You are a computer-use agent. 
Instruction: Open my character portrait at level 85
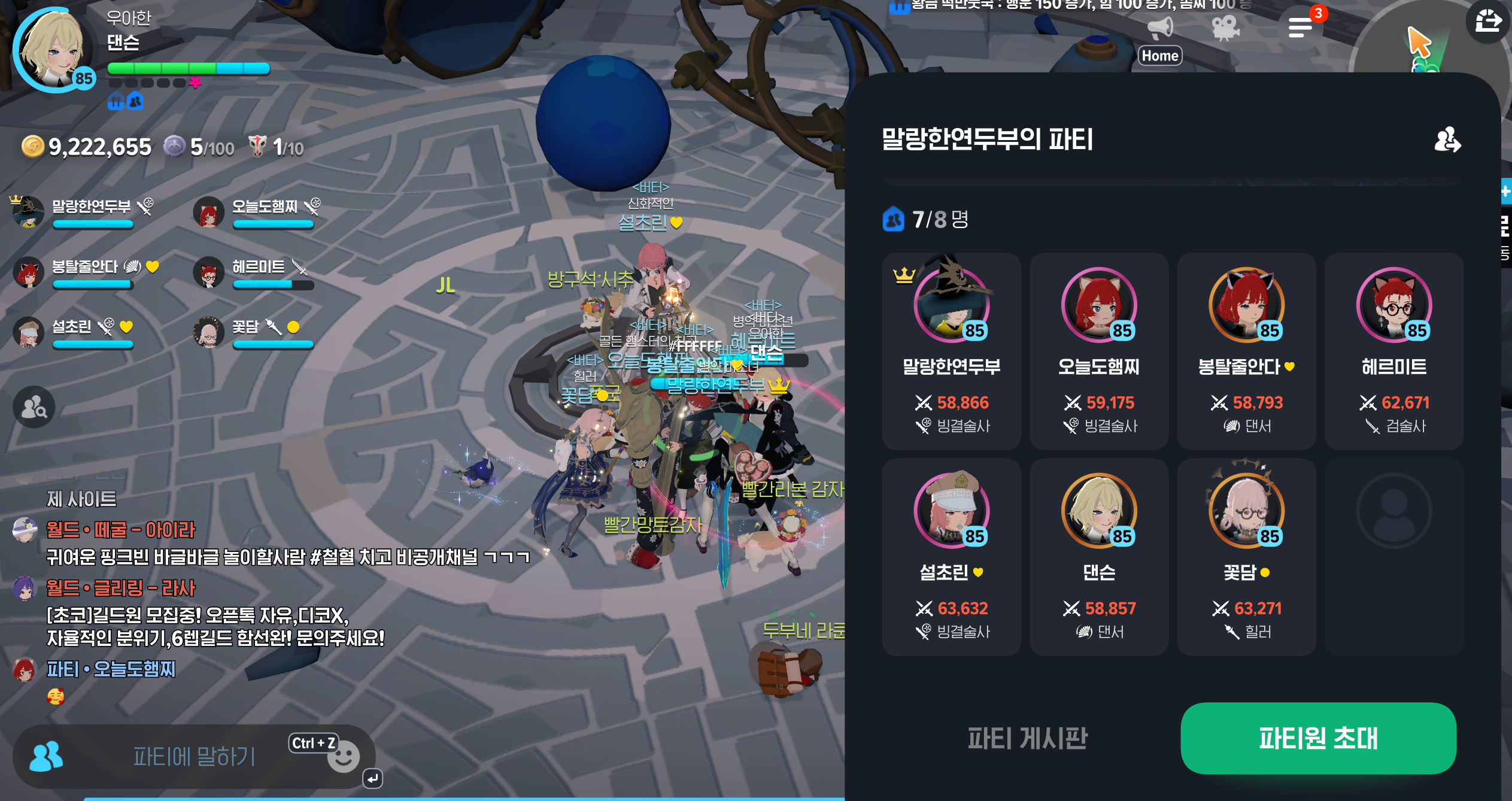(x=53, y=50)
